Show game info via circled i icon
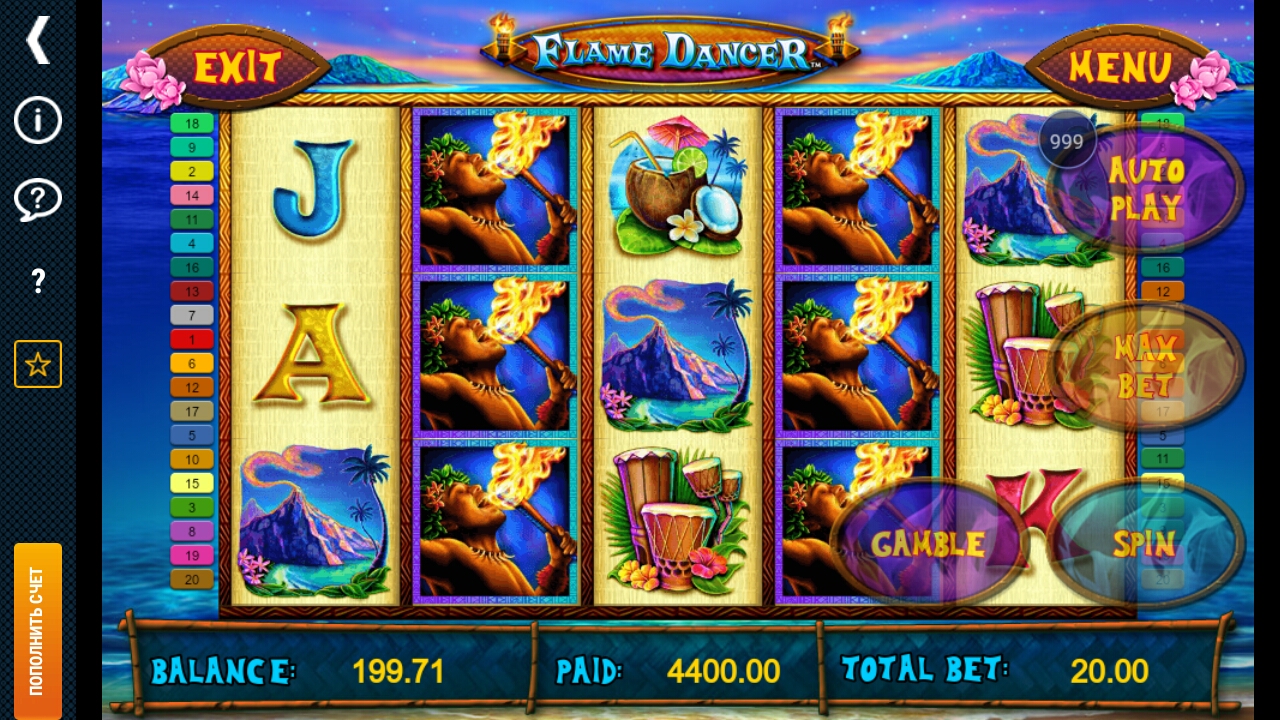The height and width of the screenshot is (720, 1280). coord(38,121)
